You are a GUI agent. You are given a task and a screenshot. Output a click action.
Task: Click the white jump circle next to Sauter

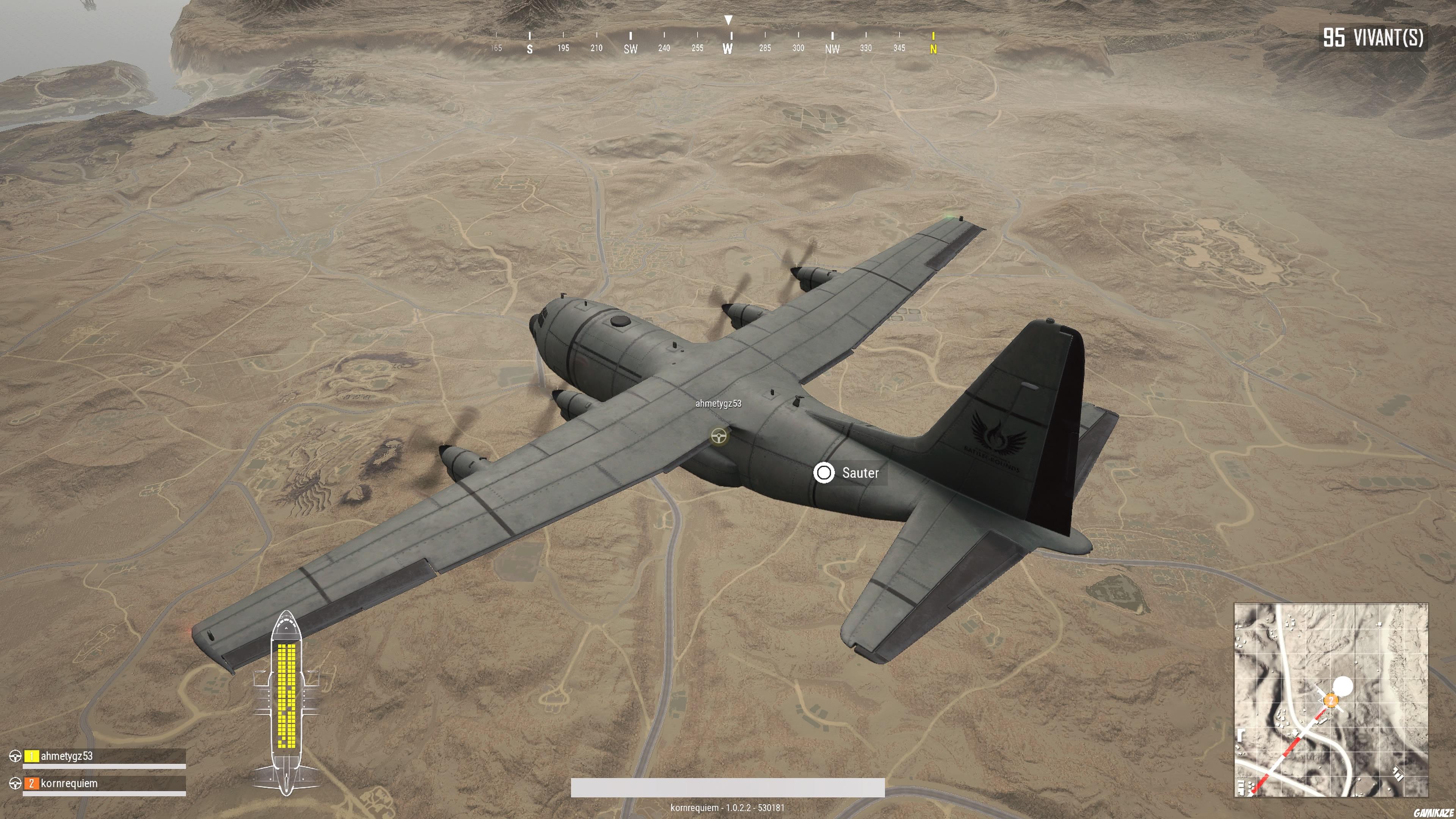click(x=824, y=473)
